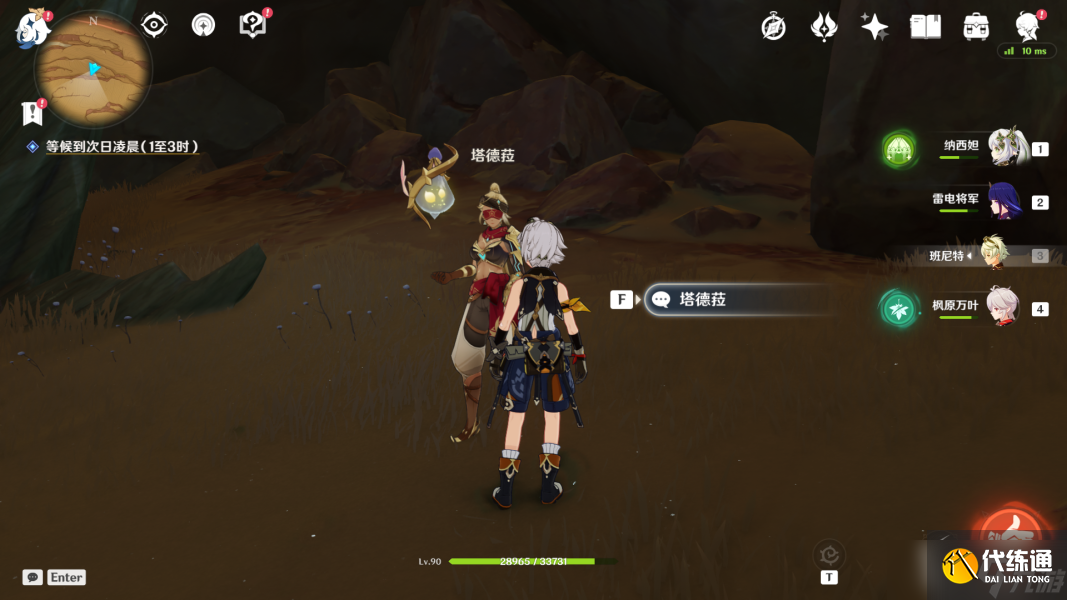The image size is (1067, 600).
Task: Open the chat bubble icon
Action: point(32,577)
